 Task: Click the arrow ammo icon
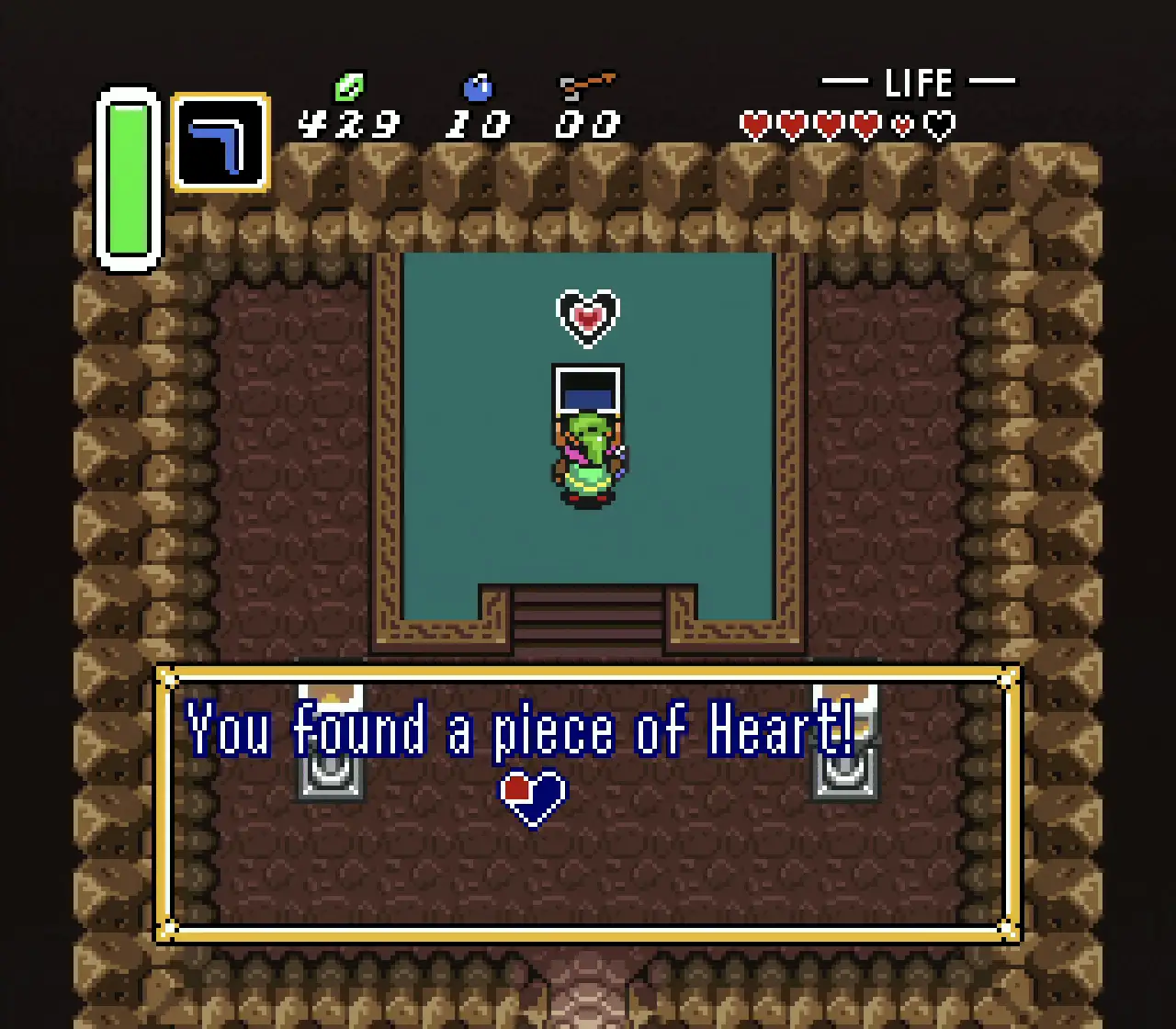[587, 86]
